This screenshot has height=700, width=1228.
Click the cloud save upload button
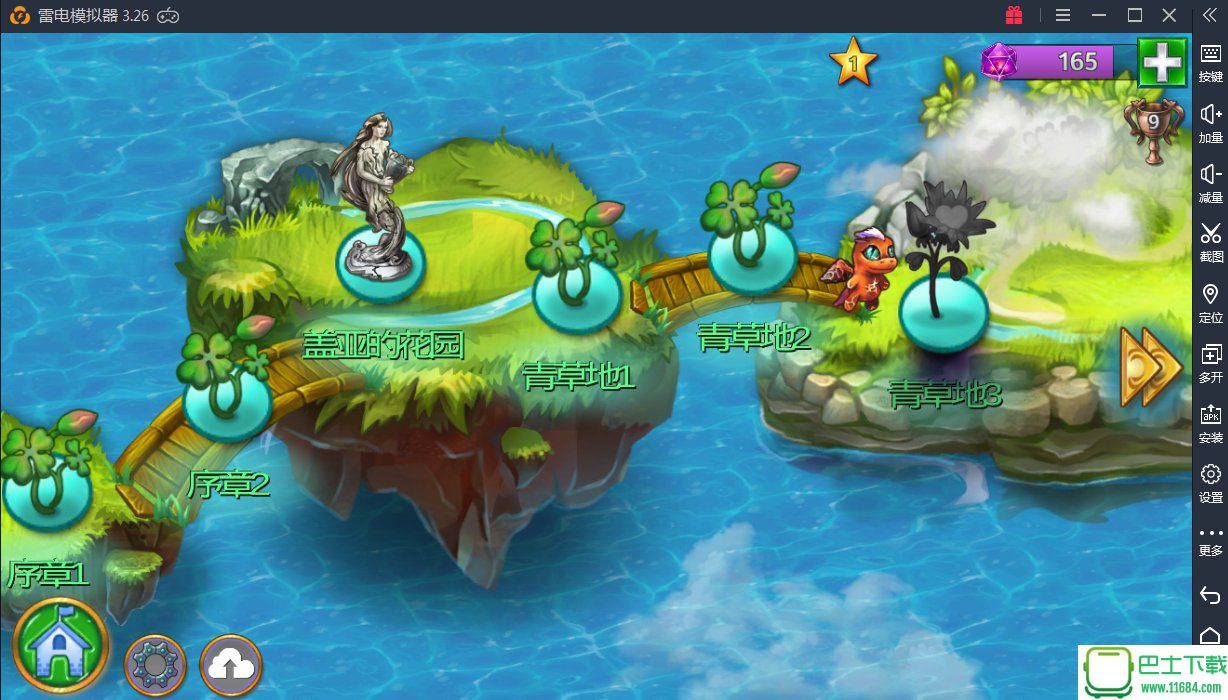click(231, 664)
